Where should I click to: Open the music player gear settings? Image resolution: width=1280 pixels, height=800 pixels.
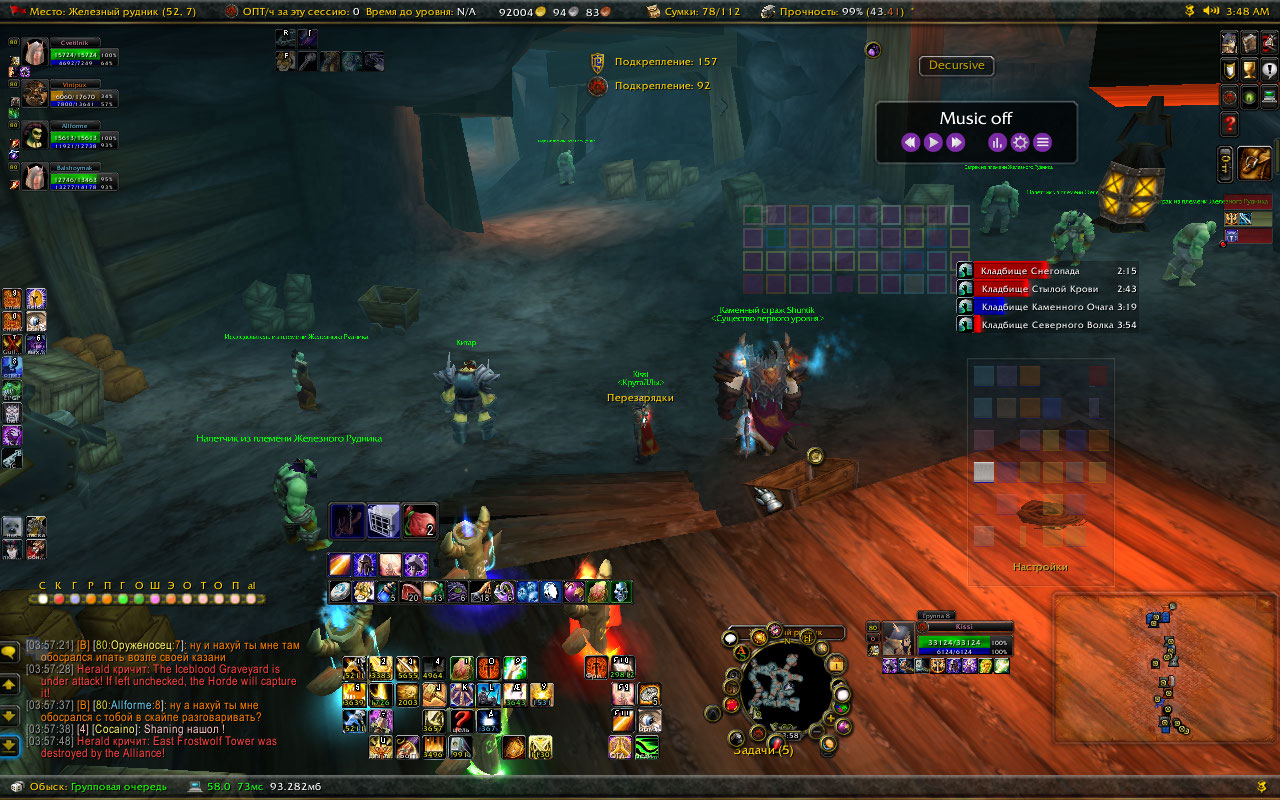tap(1019, 143)
